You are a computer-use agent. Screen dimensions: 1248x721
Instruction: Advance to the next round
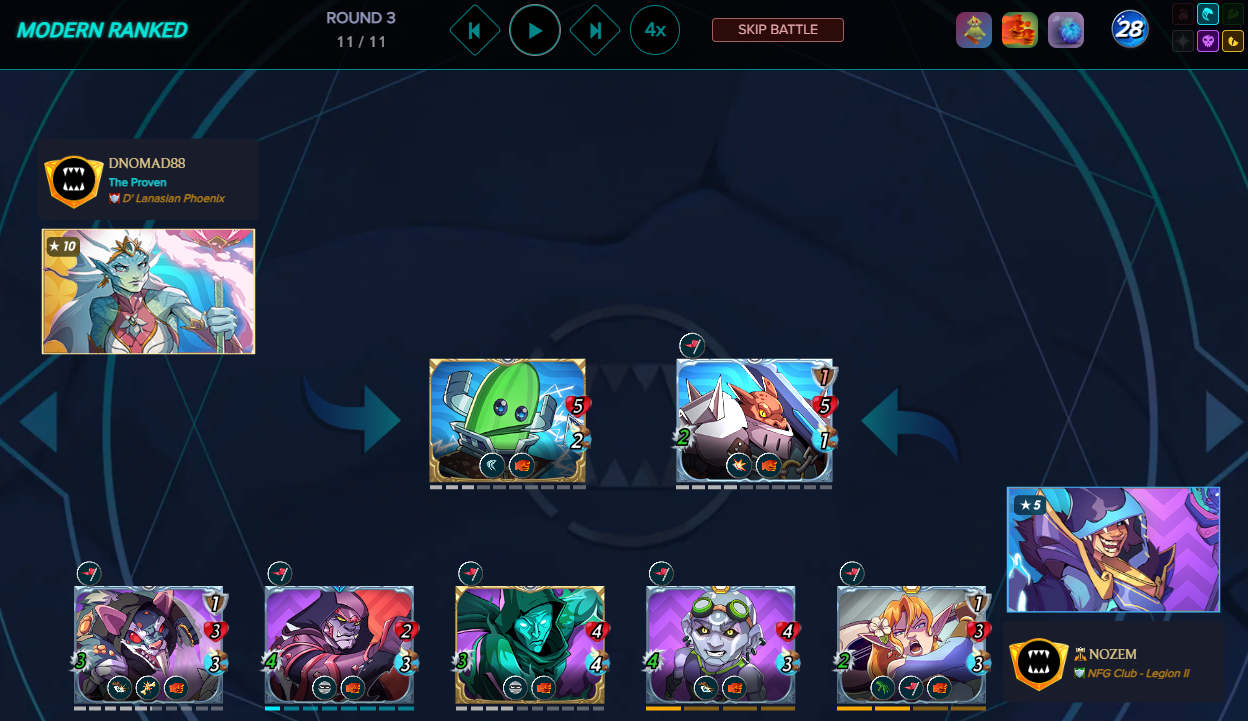595,30
